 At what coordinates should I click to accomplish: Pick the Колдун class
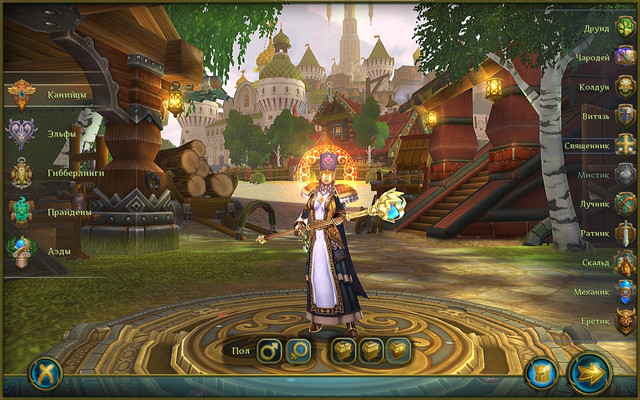coord(625,86)
